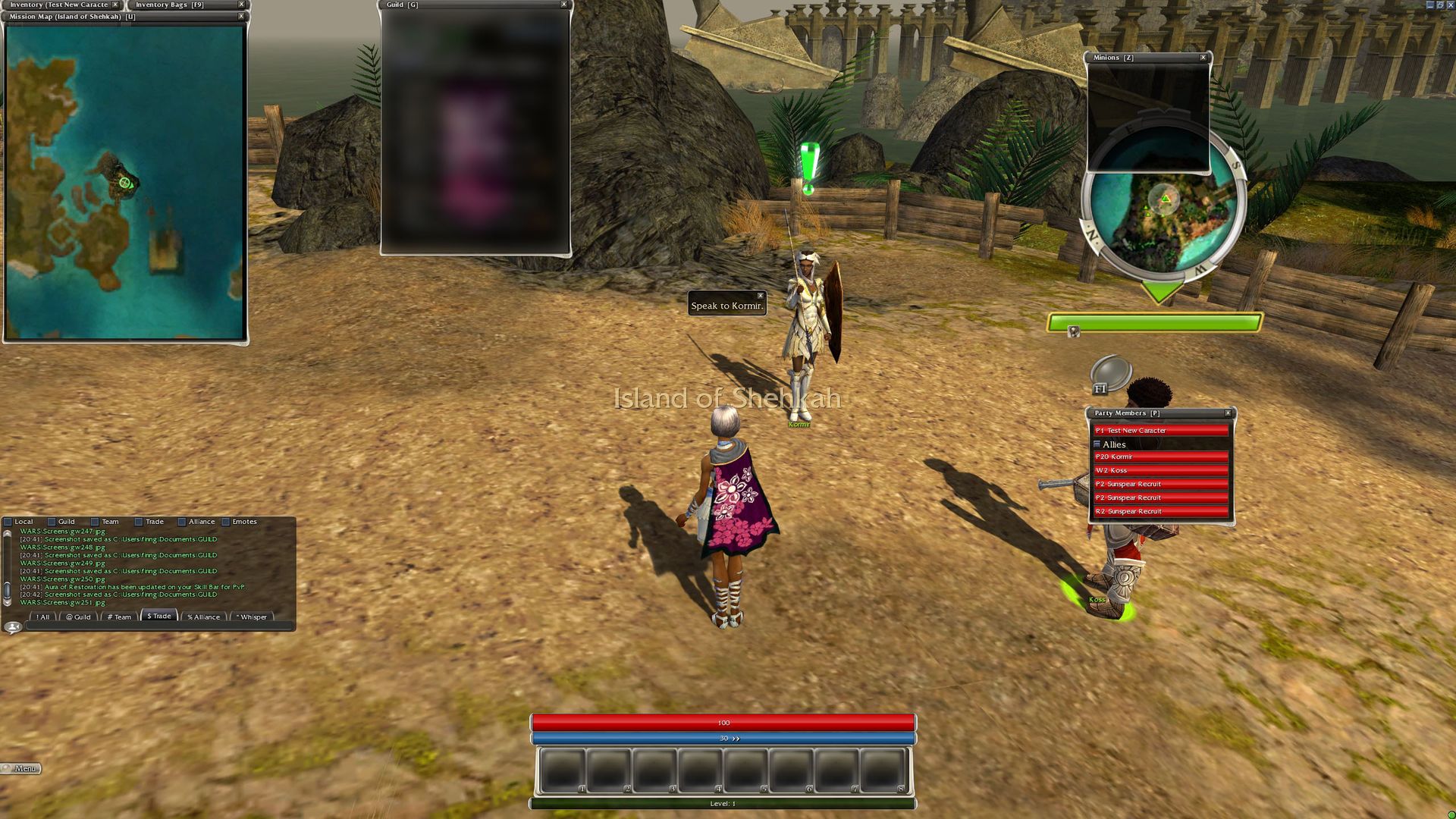Switch to the Guild chat channel tab
The width and height of the screenshot is (1456, 819).
pos(78,617)
